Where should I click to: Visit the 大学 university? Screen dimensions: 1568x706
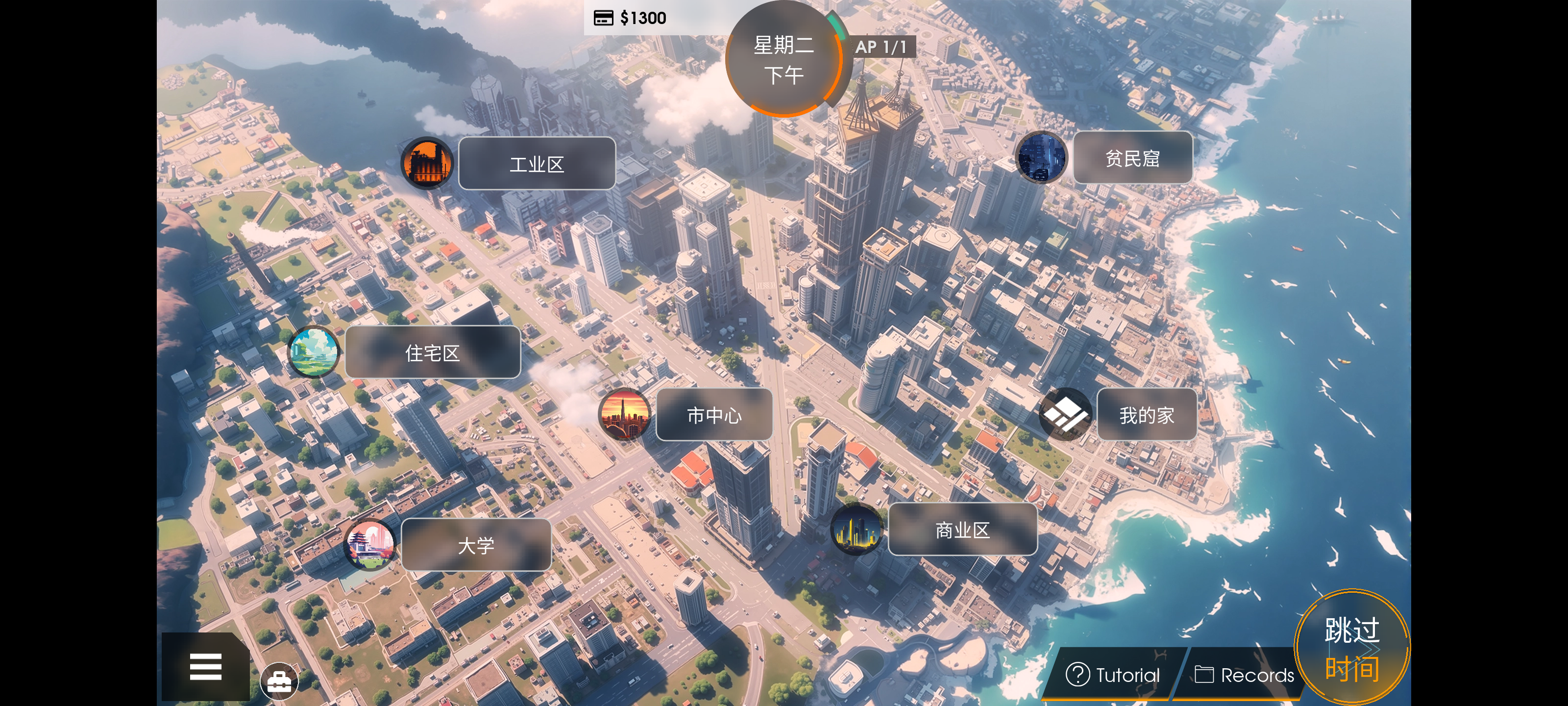(x=475, y=545)
